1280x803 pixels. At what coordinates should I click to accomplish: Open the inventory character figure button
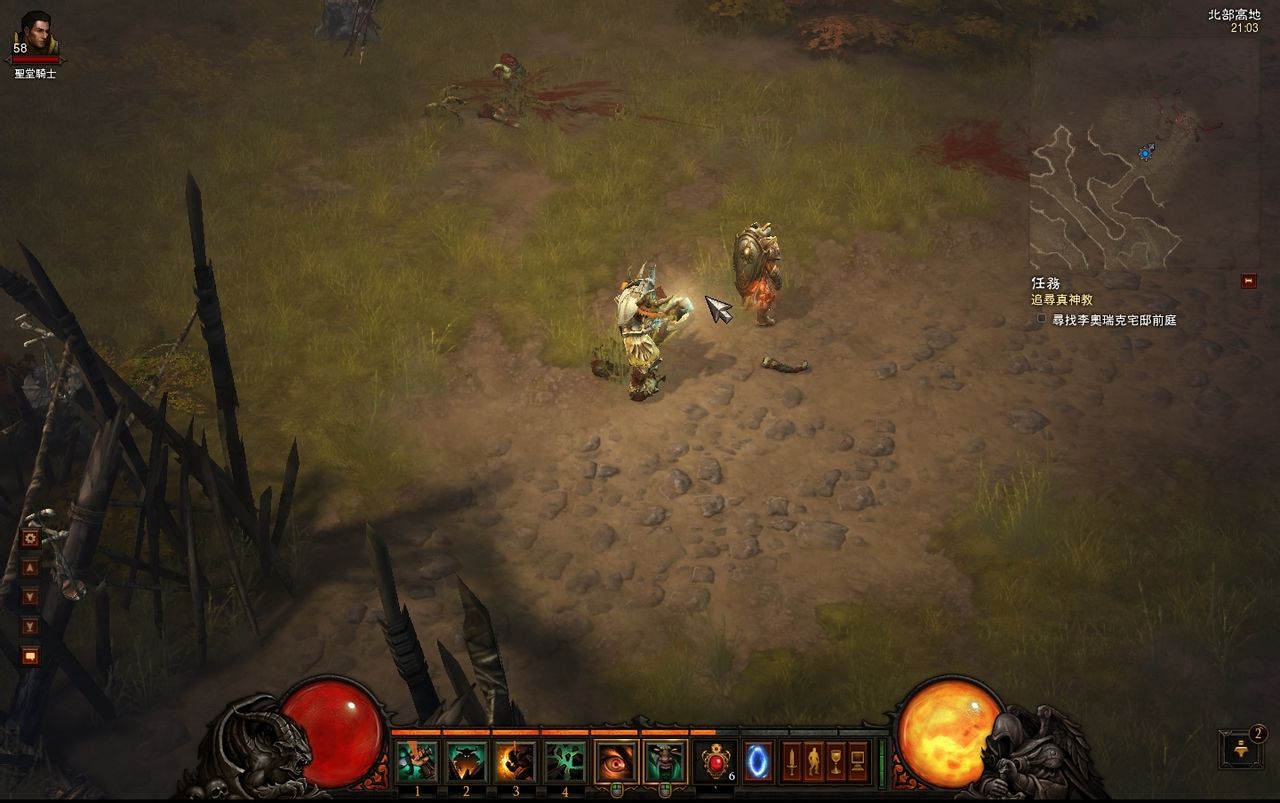[813, 762]
